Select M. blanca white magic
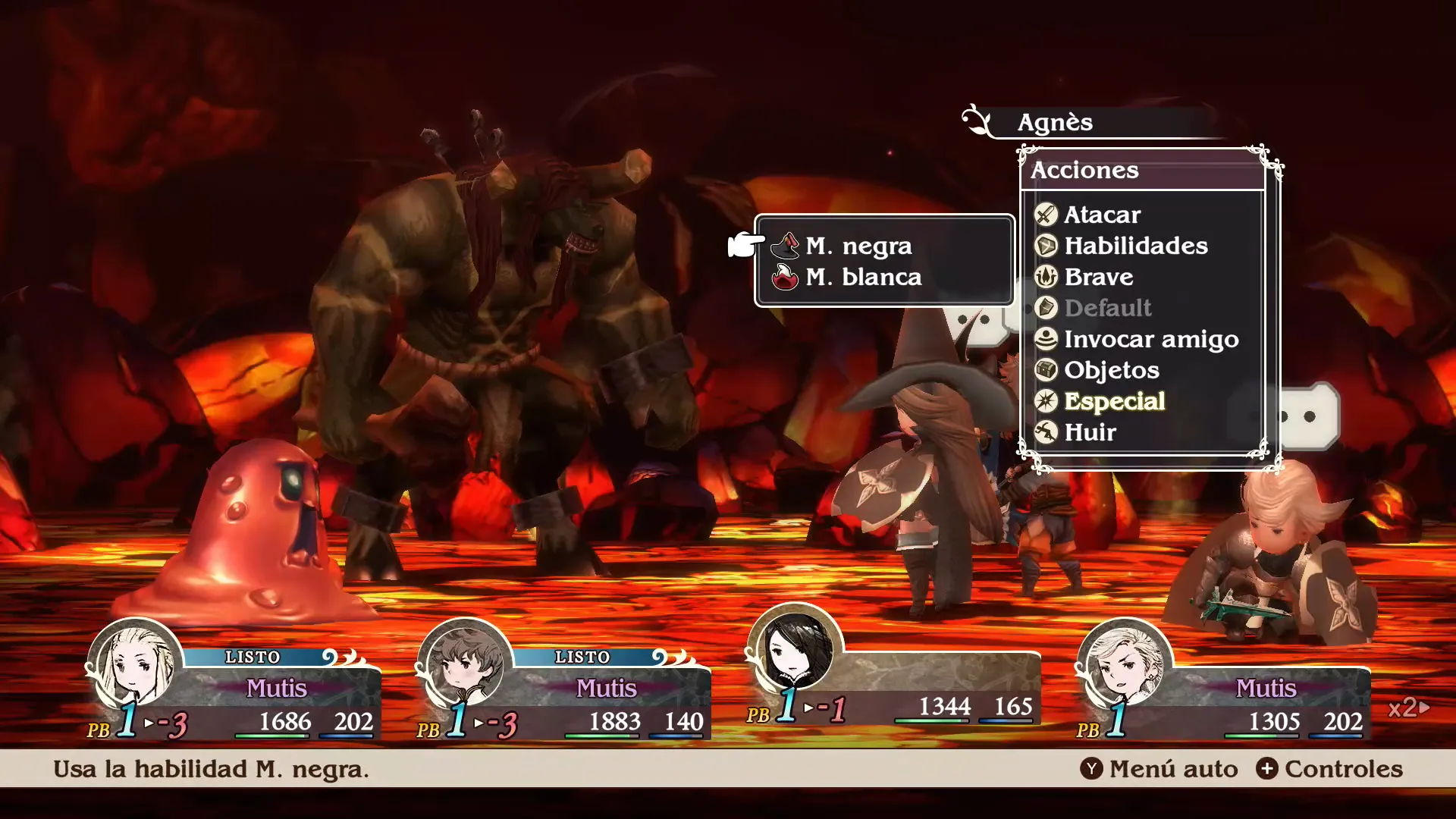The height and width of the screenshot is (819, 1456). click(x=863, y=277)
